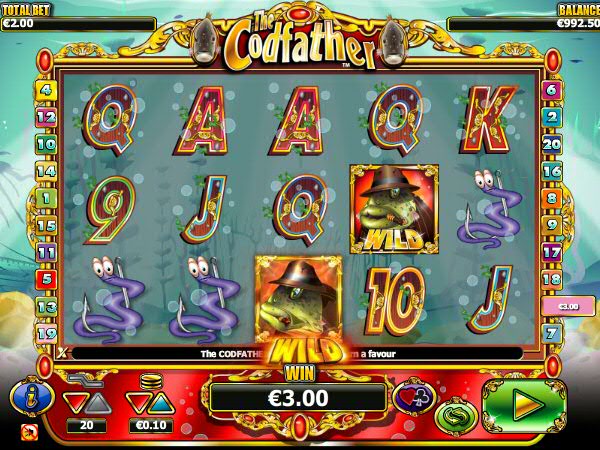This screenshot has height=450, width=600.
Task: Open the gamble card suits button
Action: pos(414,397)
